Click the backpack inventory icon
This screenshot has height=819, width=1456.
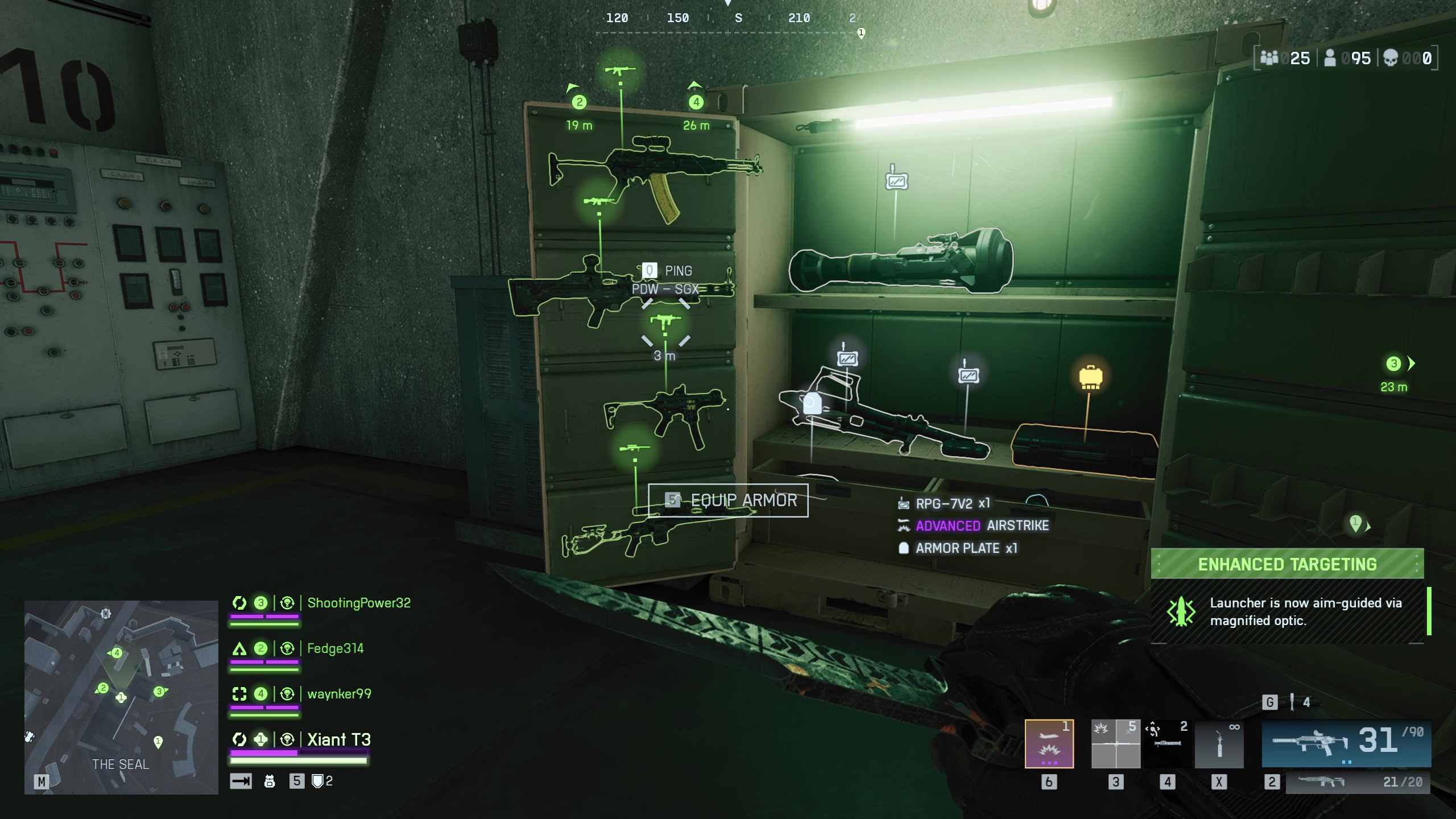pos(270,781)
